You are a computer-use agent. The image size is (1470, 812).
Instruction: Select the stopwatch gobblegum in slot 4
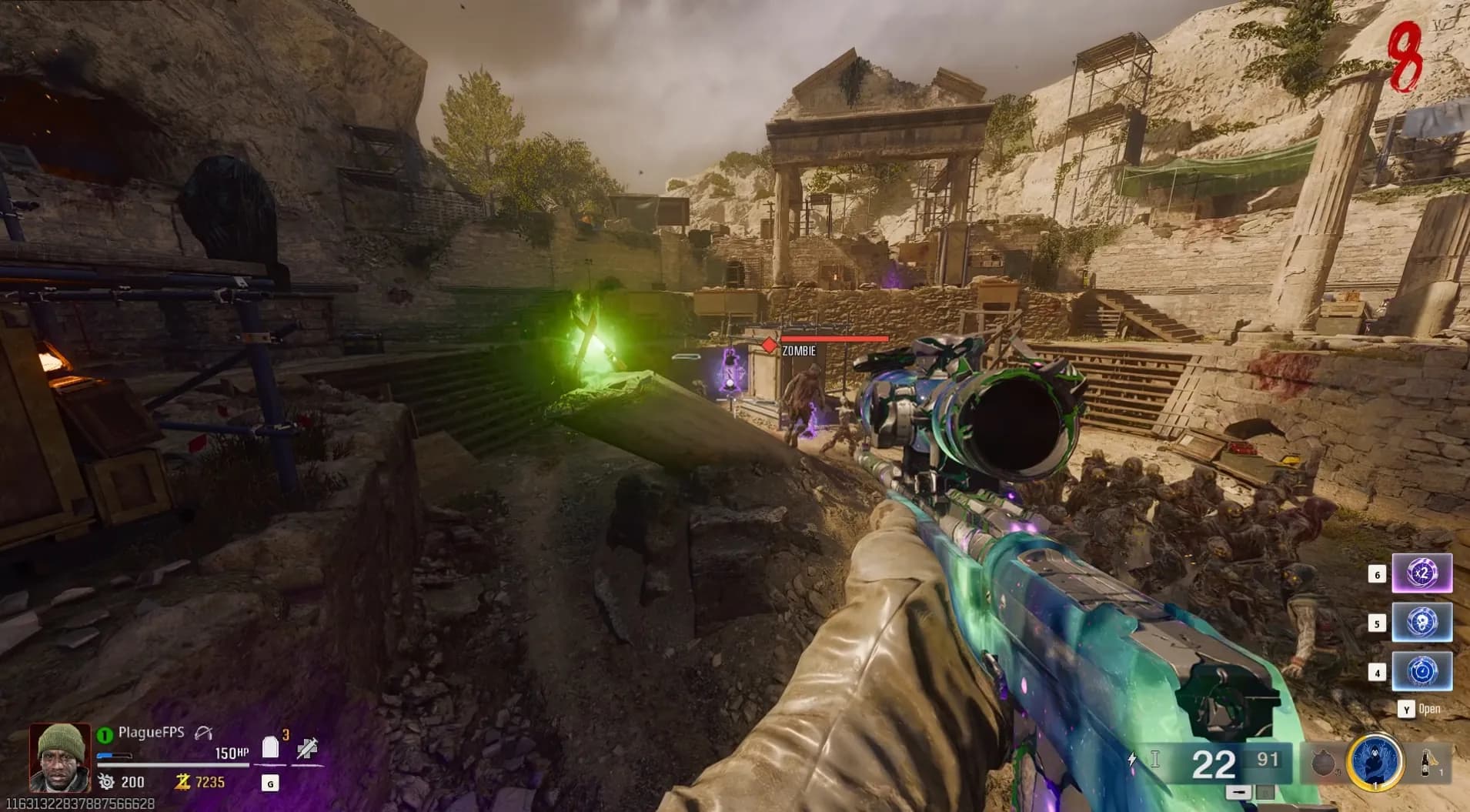coord(1422,672)
